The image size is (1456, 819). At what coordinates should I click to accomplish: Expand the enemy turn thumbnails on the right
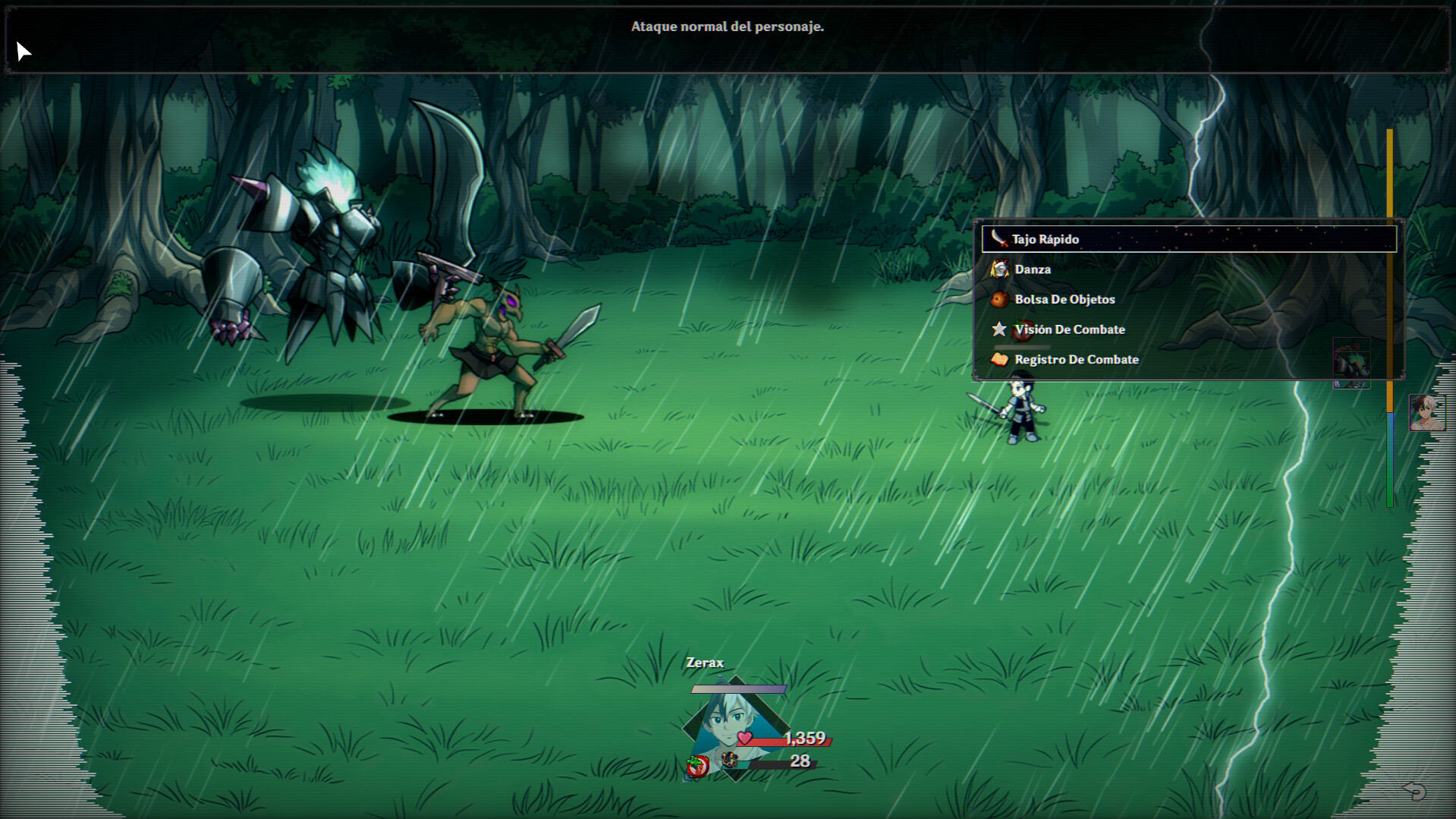(x=1352, y=363)
